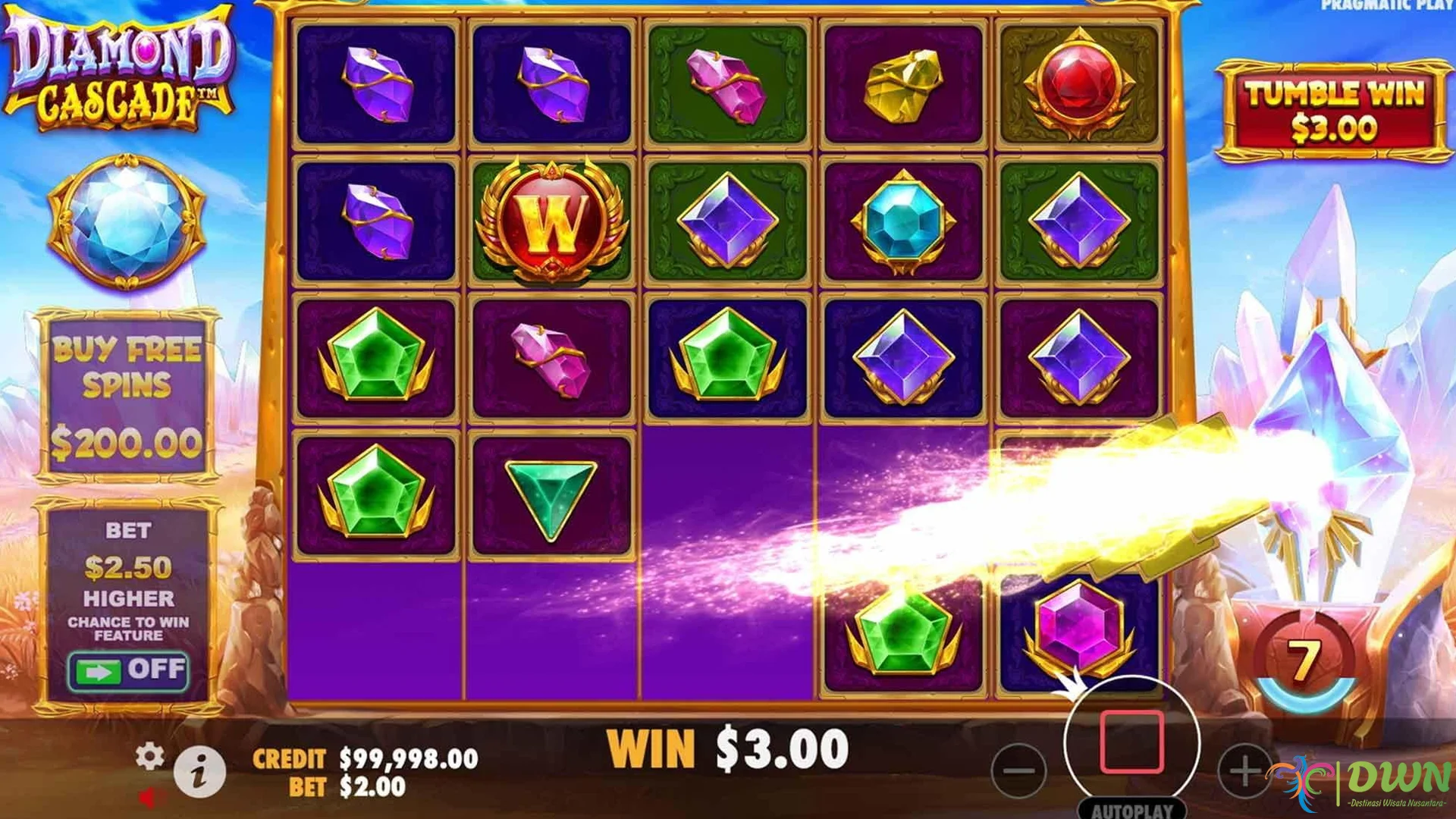Click the golden Wild W symbol
This screenshot has height=819, width=1456.
[x=551, y=220]
